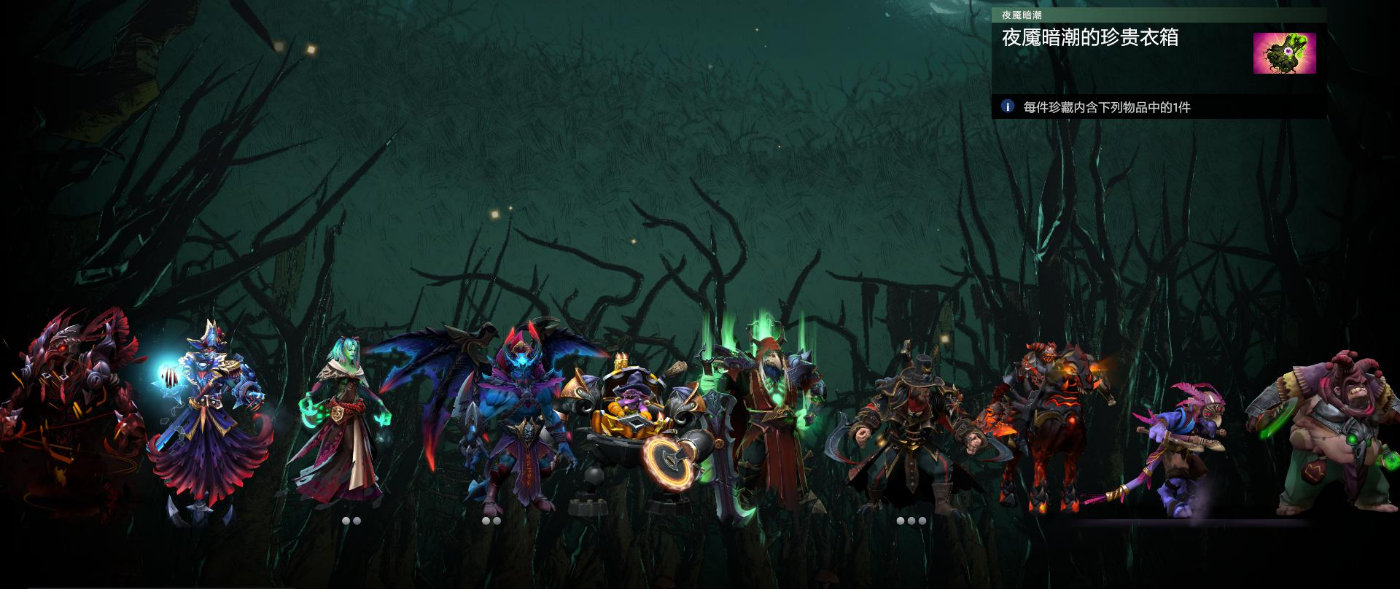Click the treasure chest icon thumbnail
The height and width of the screenshot is (589, 1400).
pos(1284,53)
